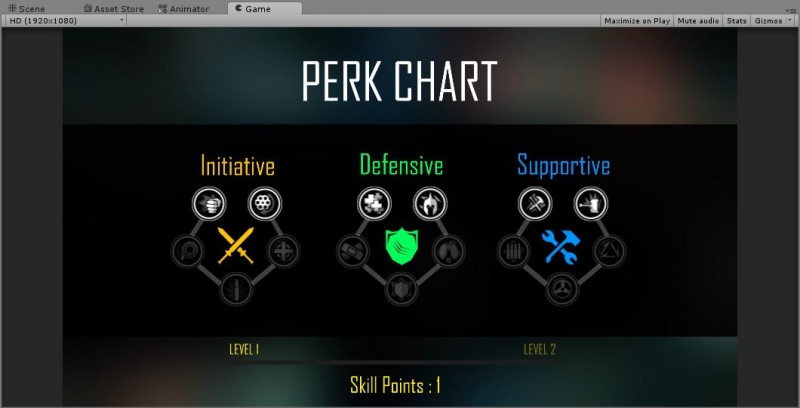Unlock the crossed bandages perk
This screenshot has width=800, height=408.
[353, 250]
